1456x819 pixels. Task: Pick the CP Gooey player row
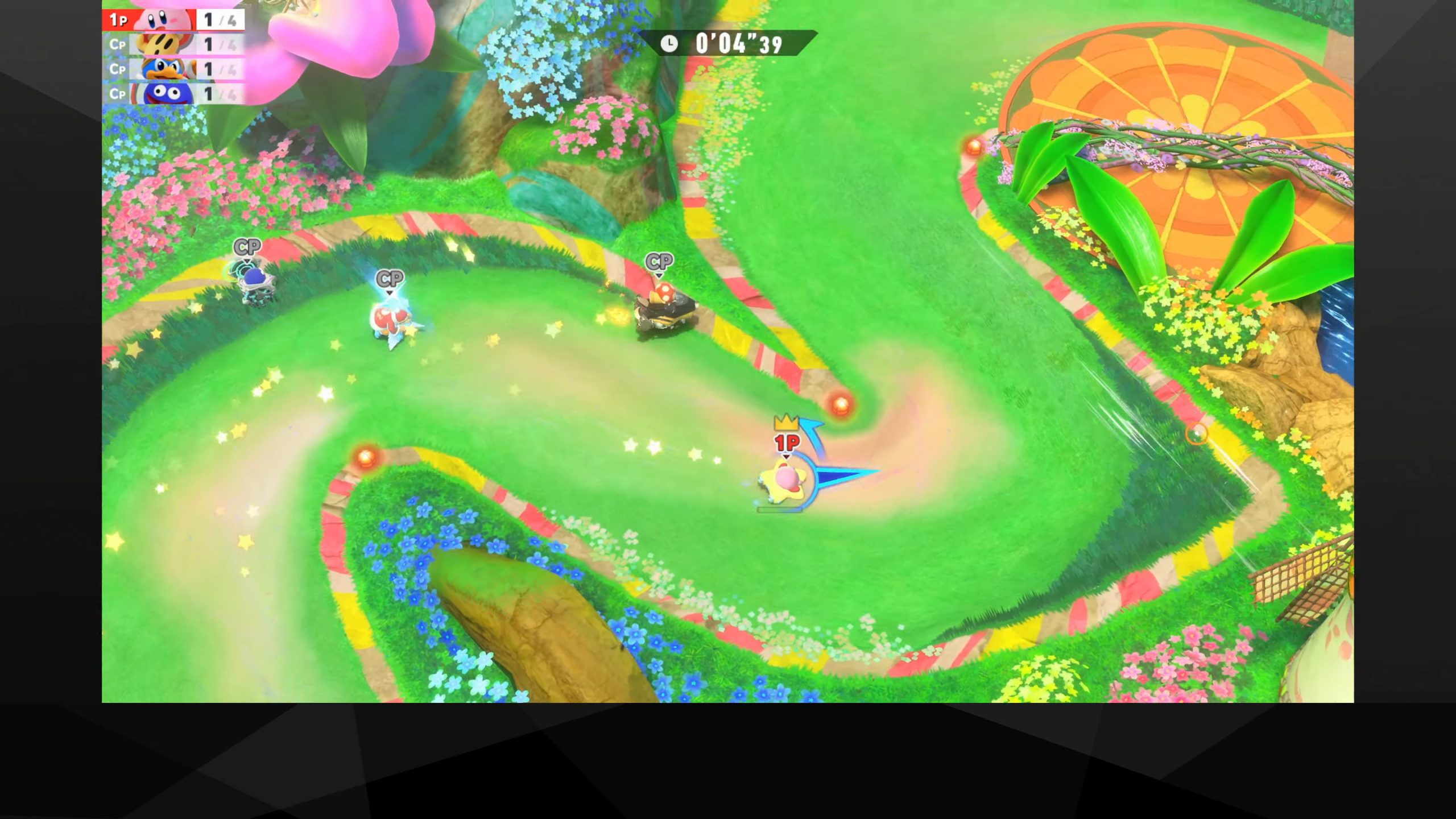[173, 93]
